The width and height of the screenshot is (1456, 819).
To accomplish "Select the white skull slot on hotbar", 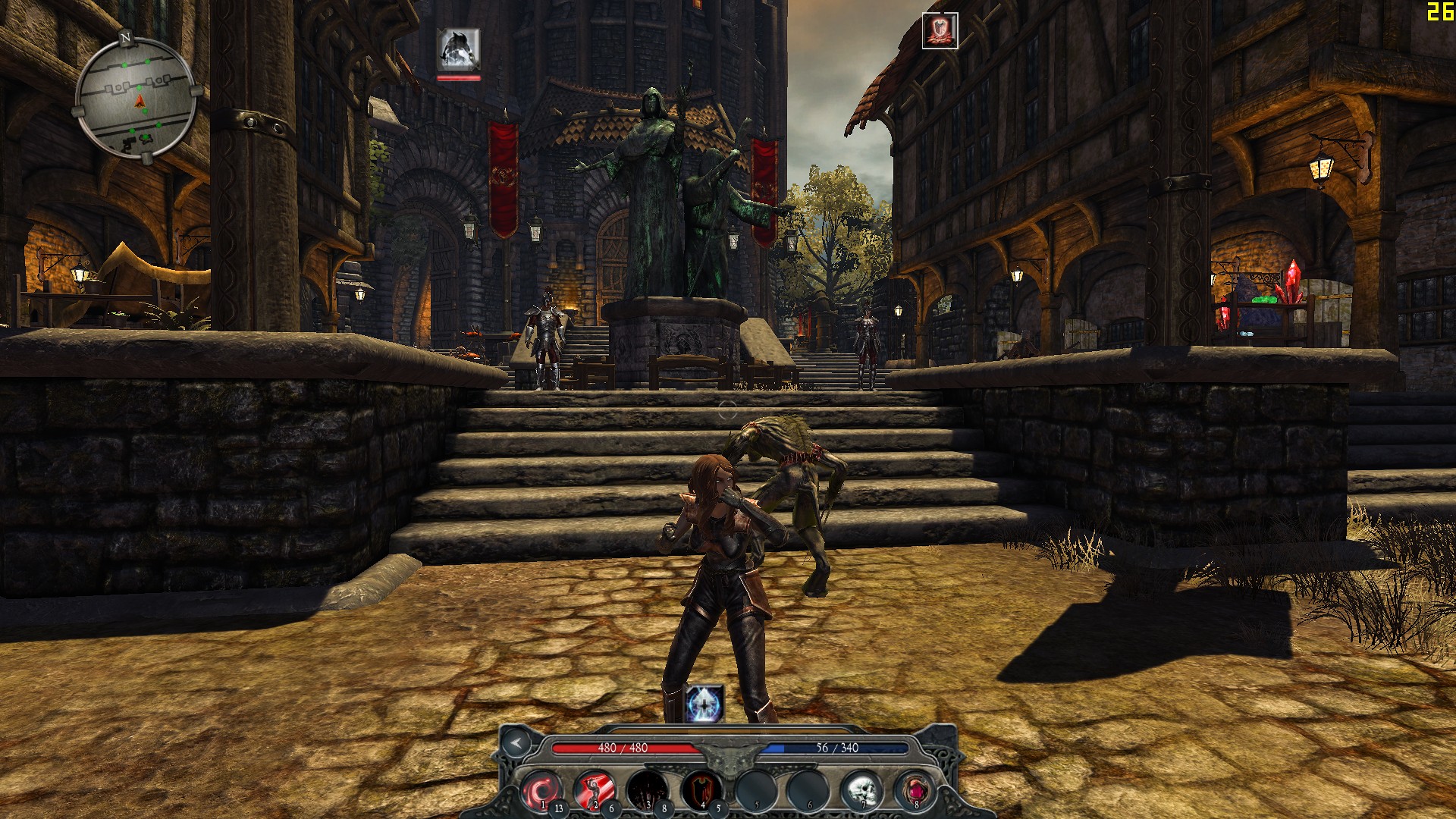I will tap(861, 790).
